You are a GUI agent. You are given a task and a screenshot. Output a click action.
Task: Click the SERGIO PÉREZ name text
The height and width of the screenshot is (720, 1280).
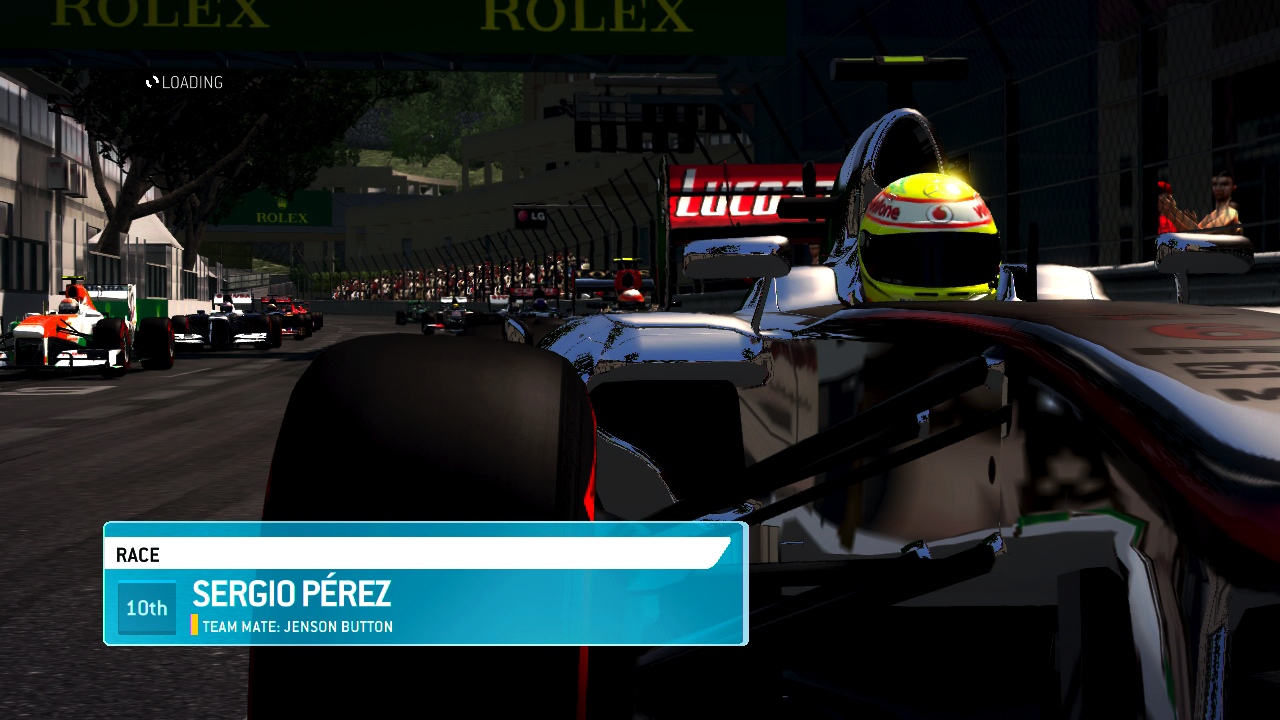[292, 595]
